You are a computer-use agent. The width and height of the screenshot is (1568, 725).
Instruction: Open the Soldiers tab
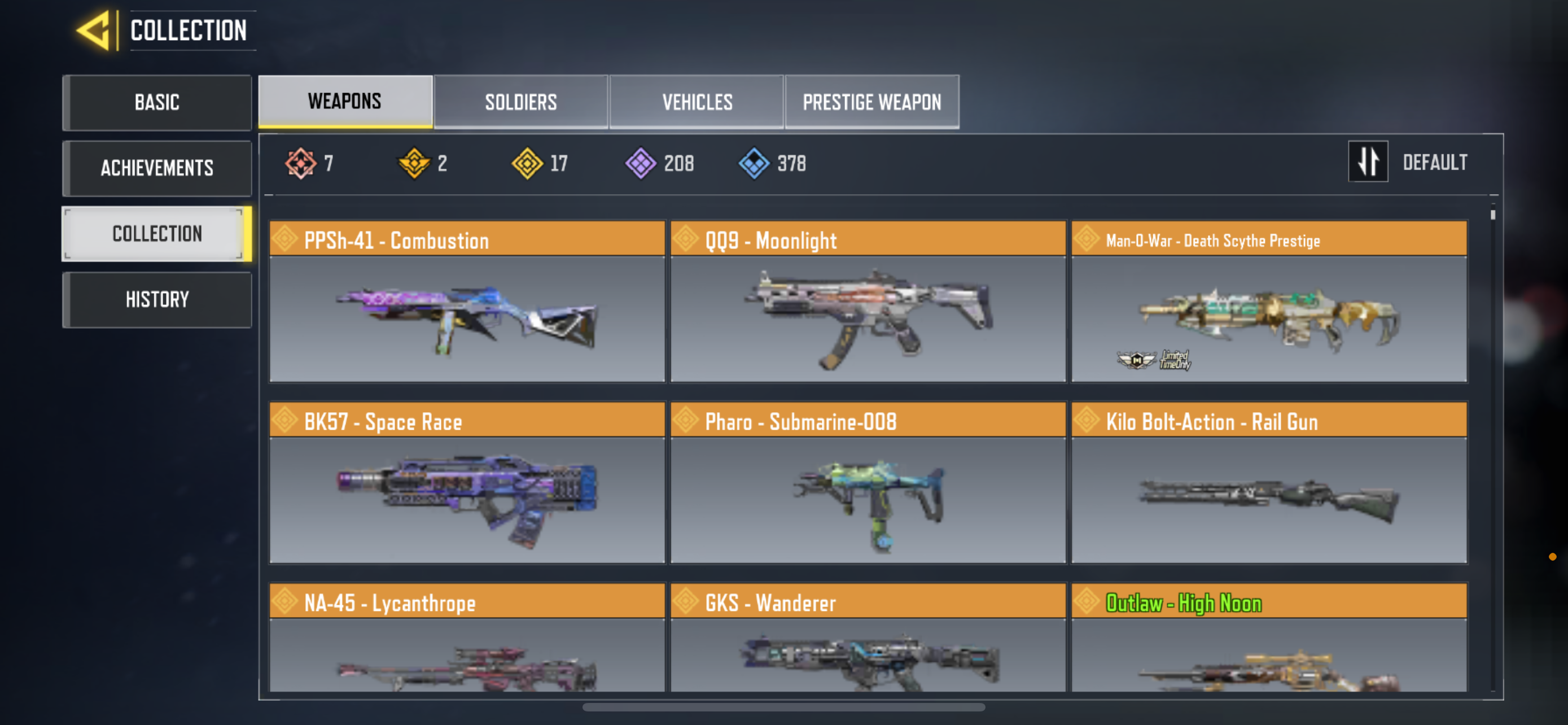[x=520, y=102]
